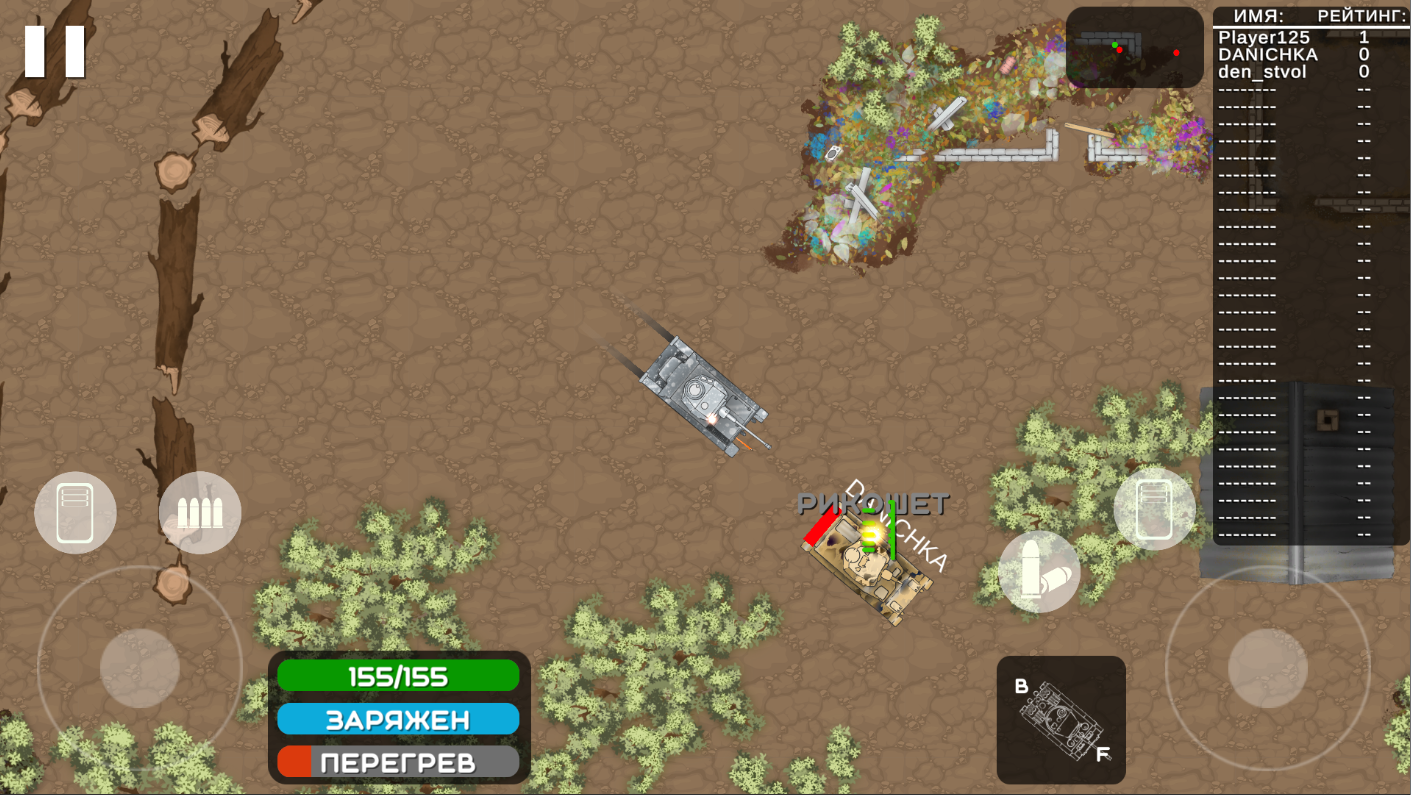Tap the ПЕРЕГРЕВ overheat bar
The image size is (1411, 795).
398,760
